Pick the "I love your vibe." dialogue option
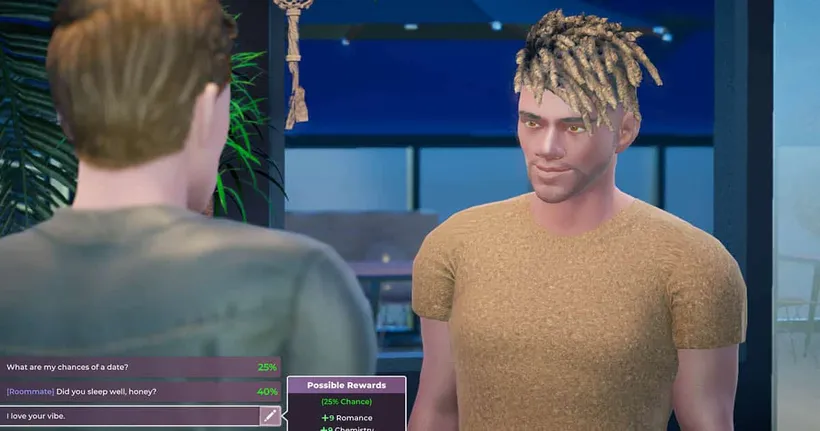 coord(130,416)
